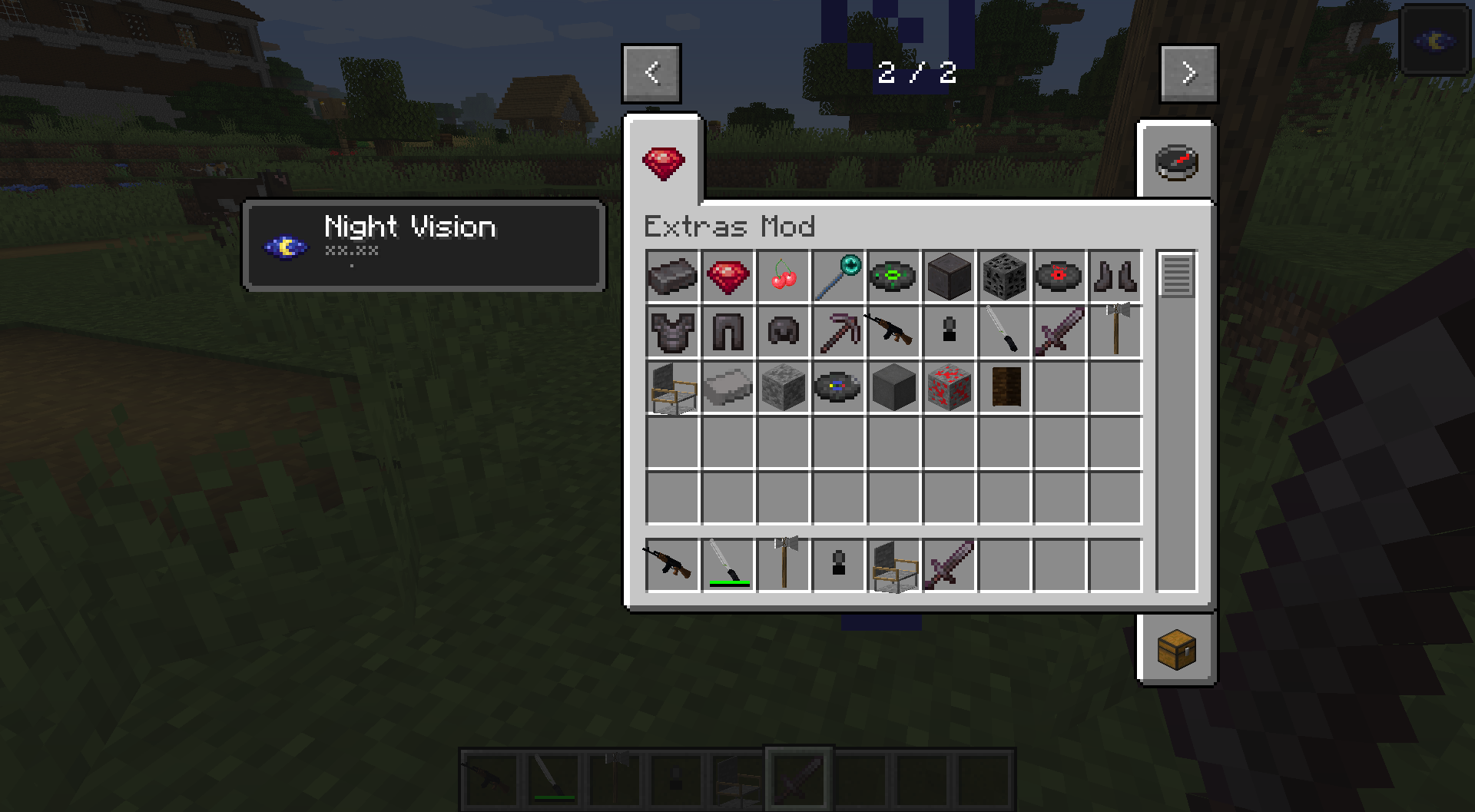
Task: Select the magic wand item
Action: (838, 277)
